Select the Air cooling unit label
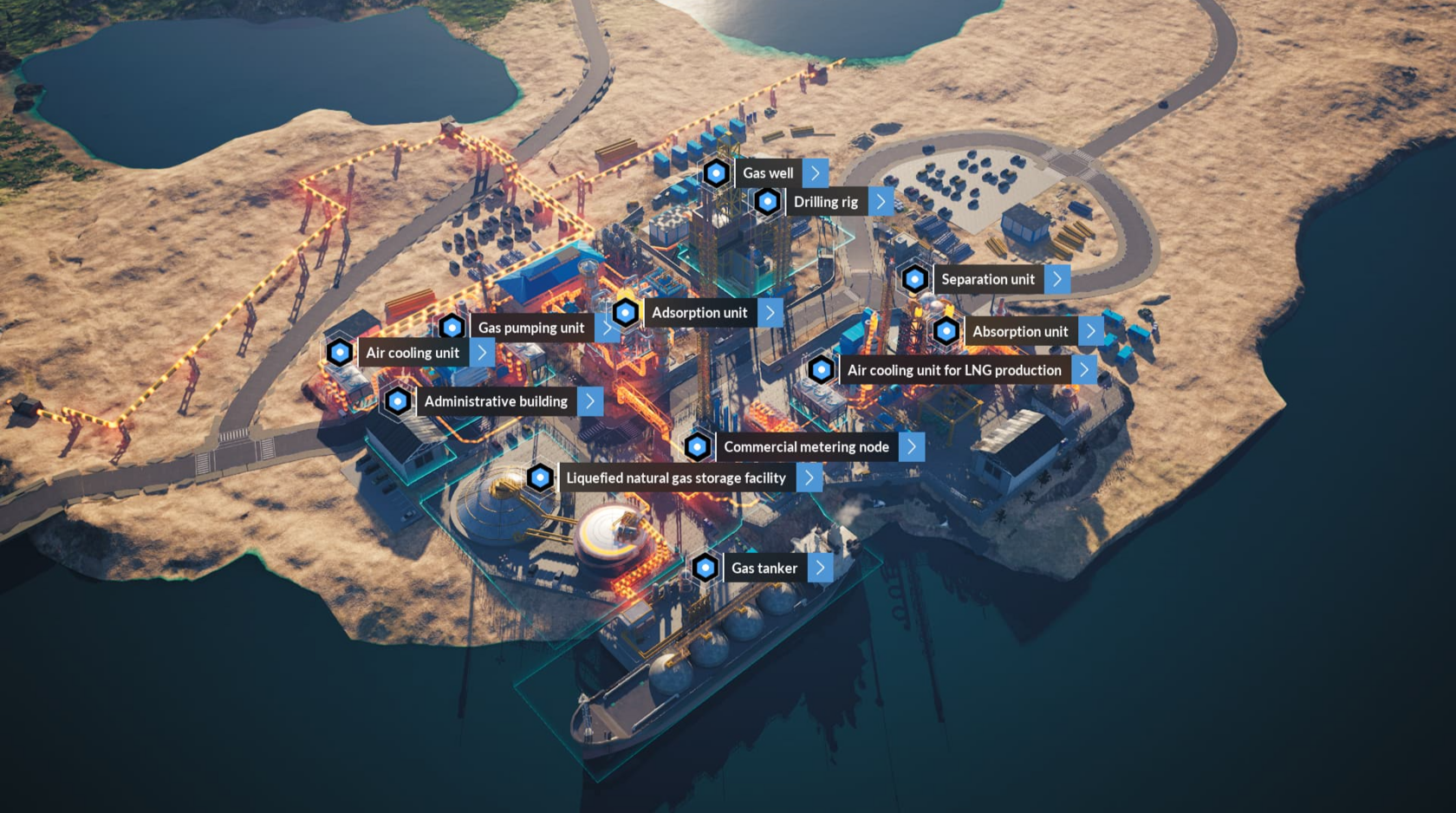The image size is (1456, 813). (413, 353)
